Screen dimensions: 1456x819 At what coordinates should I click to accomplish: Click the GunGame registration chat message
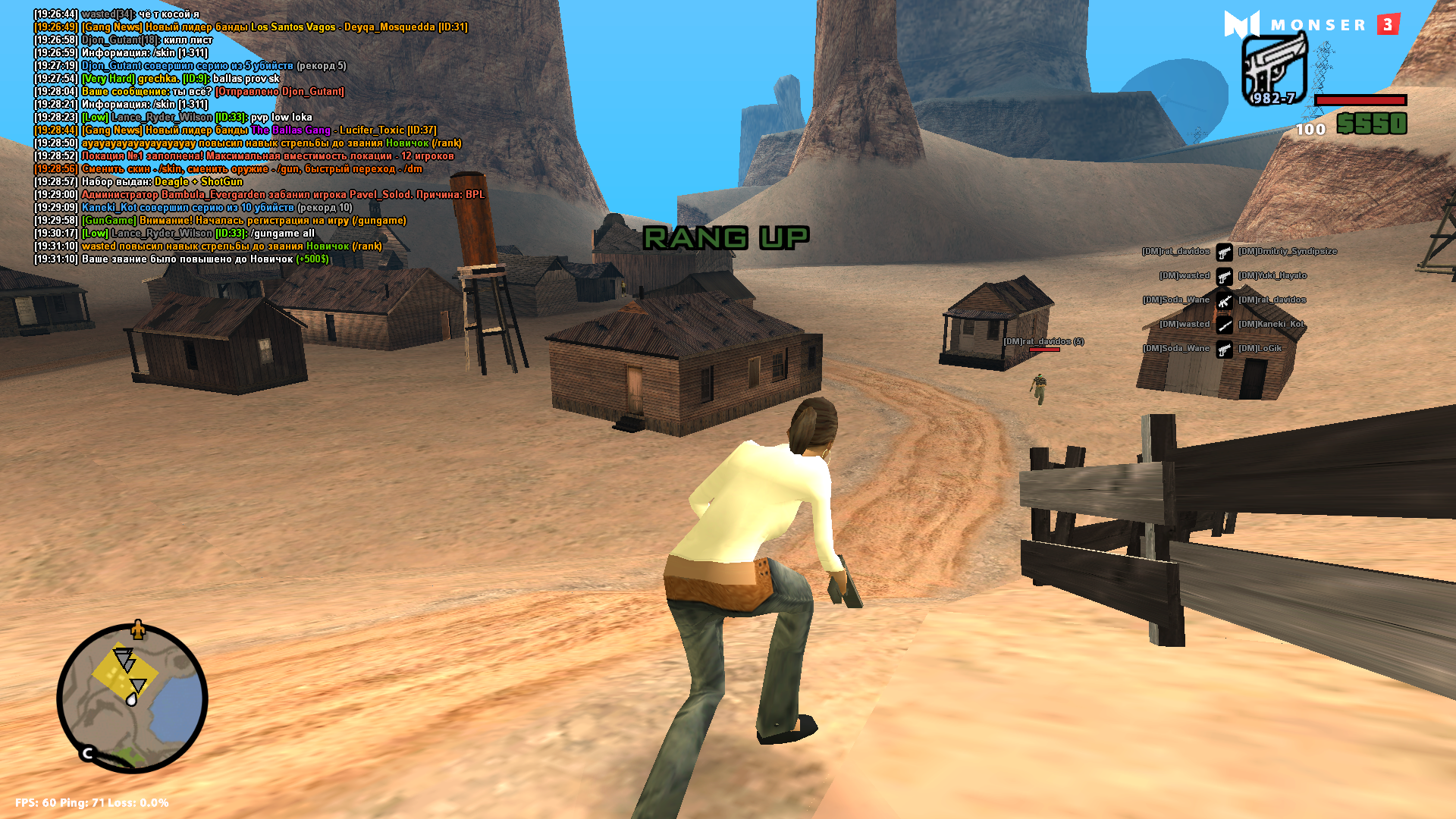point(243,221)
